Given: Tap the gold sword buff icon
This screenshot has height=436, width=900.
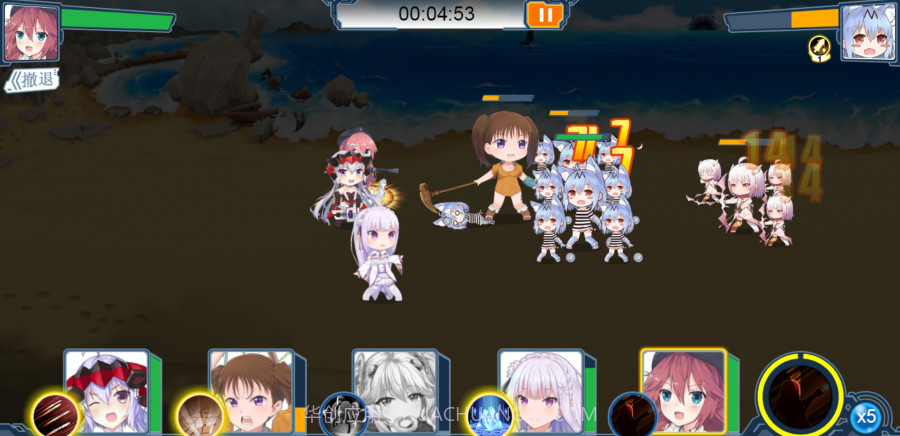Looking at the screenshot, I should click(x=820, y=47).
